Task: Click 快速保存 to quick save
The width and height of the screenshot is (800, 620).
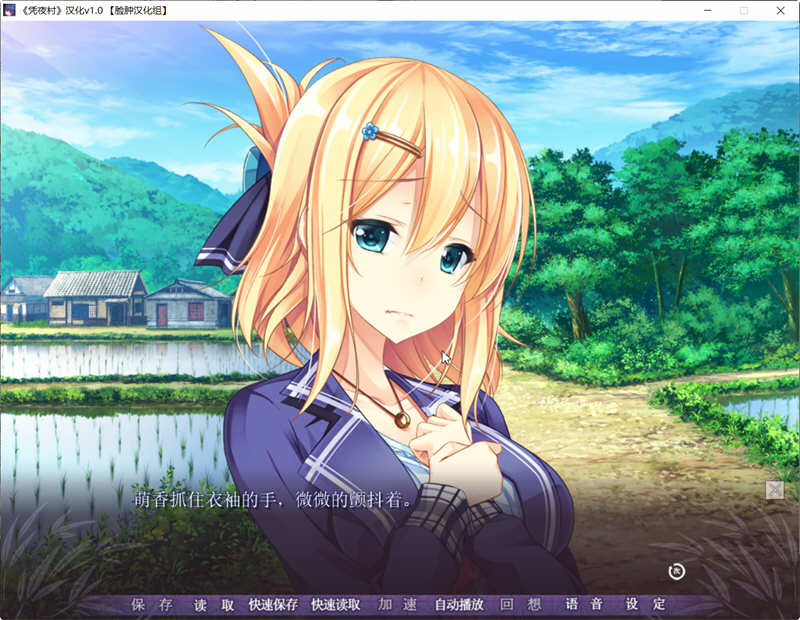Action: click(x=273, y=605)
